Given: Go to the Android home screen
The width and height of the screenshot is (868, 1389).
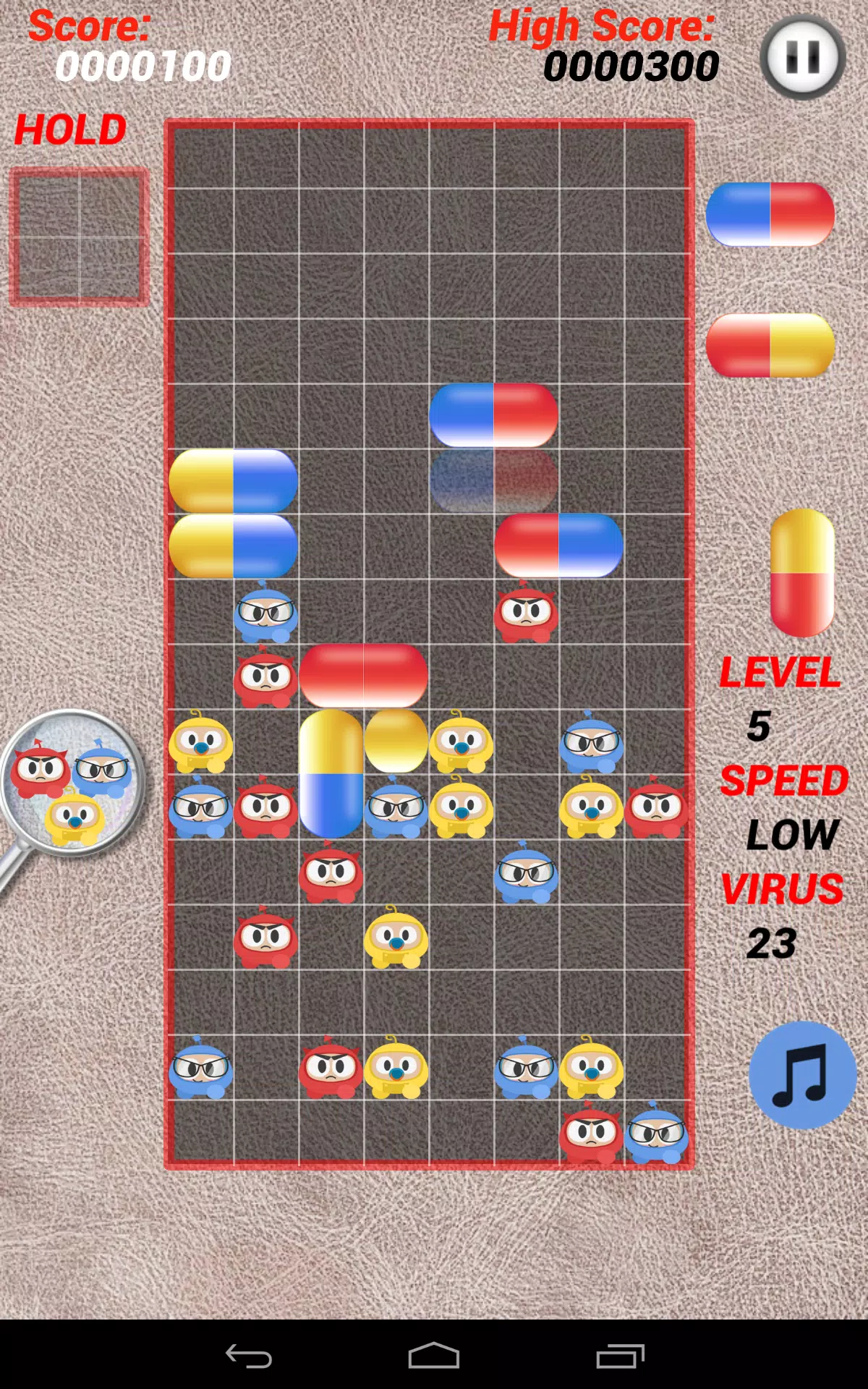Looking at the screenshot, I should click(434, 1356).
